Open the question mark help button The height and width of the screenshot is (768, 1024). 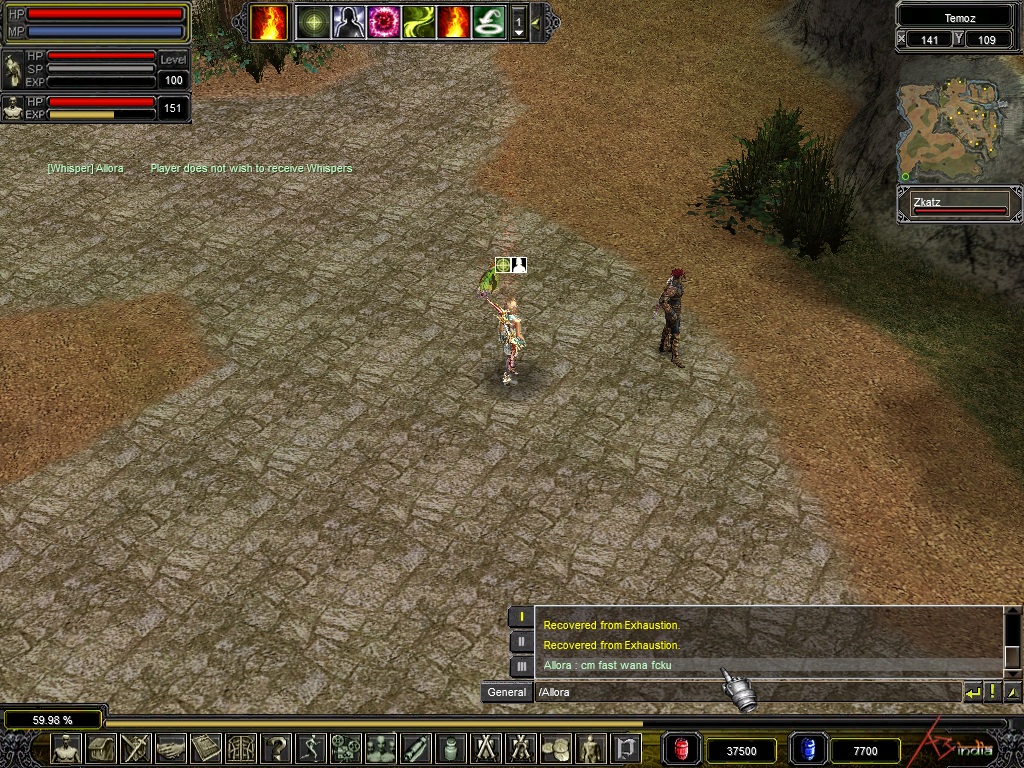pos(277,748)
